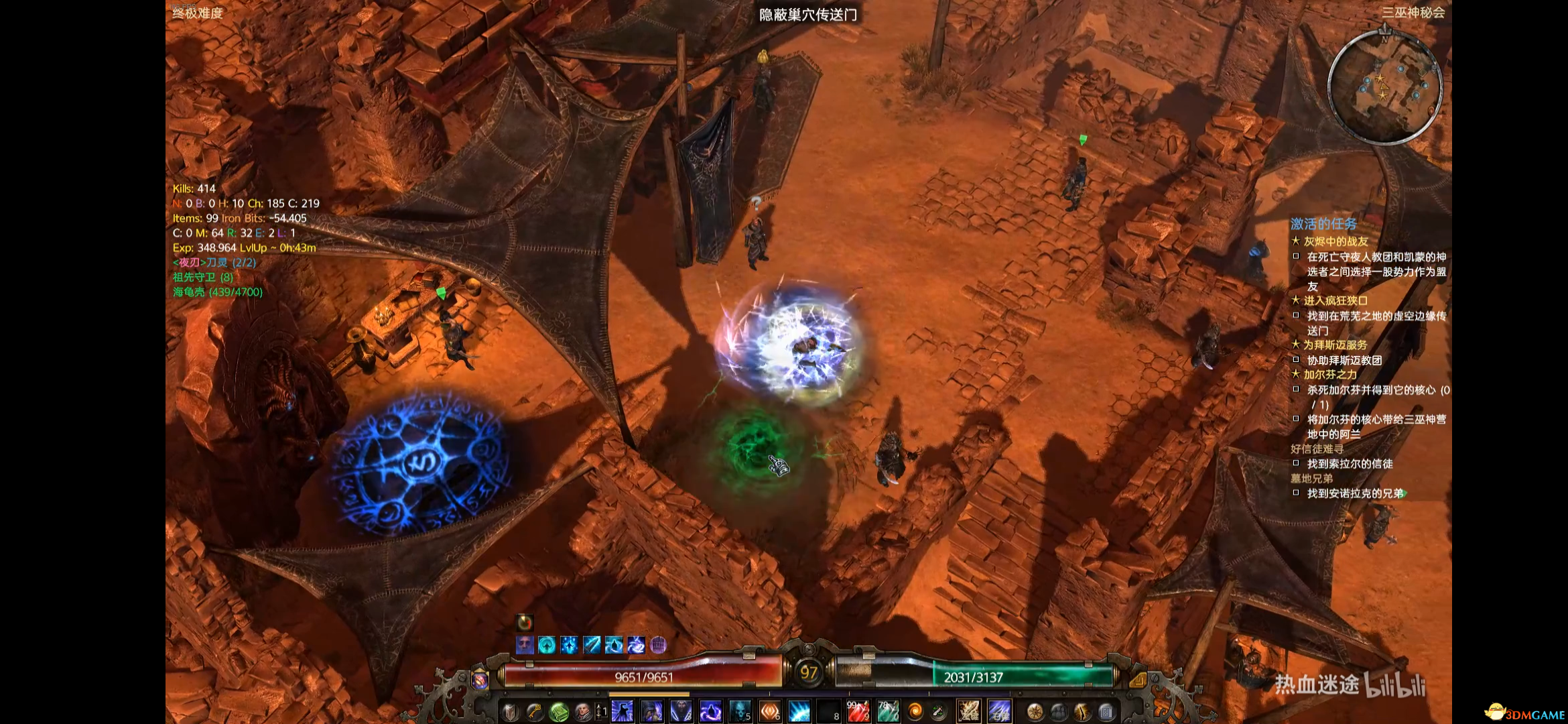The width and height of the screenshot is (1568, 724).
Task: Select the 加尔芬之力 quest in tracker
Action: point(1330,375)
